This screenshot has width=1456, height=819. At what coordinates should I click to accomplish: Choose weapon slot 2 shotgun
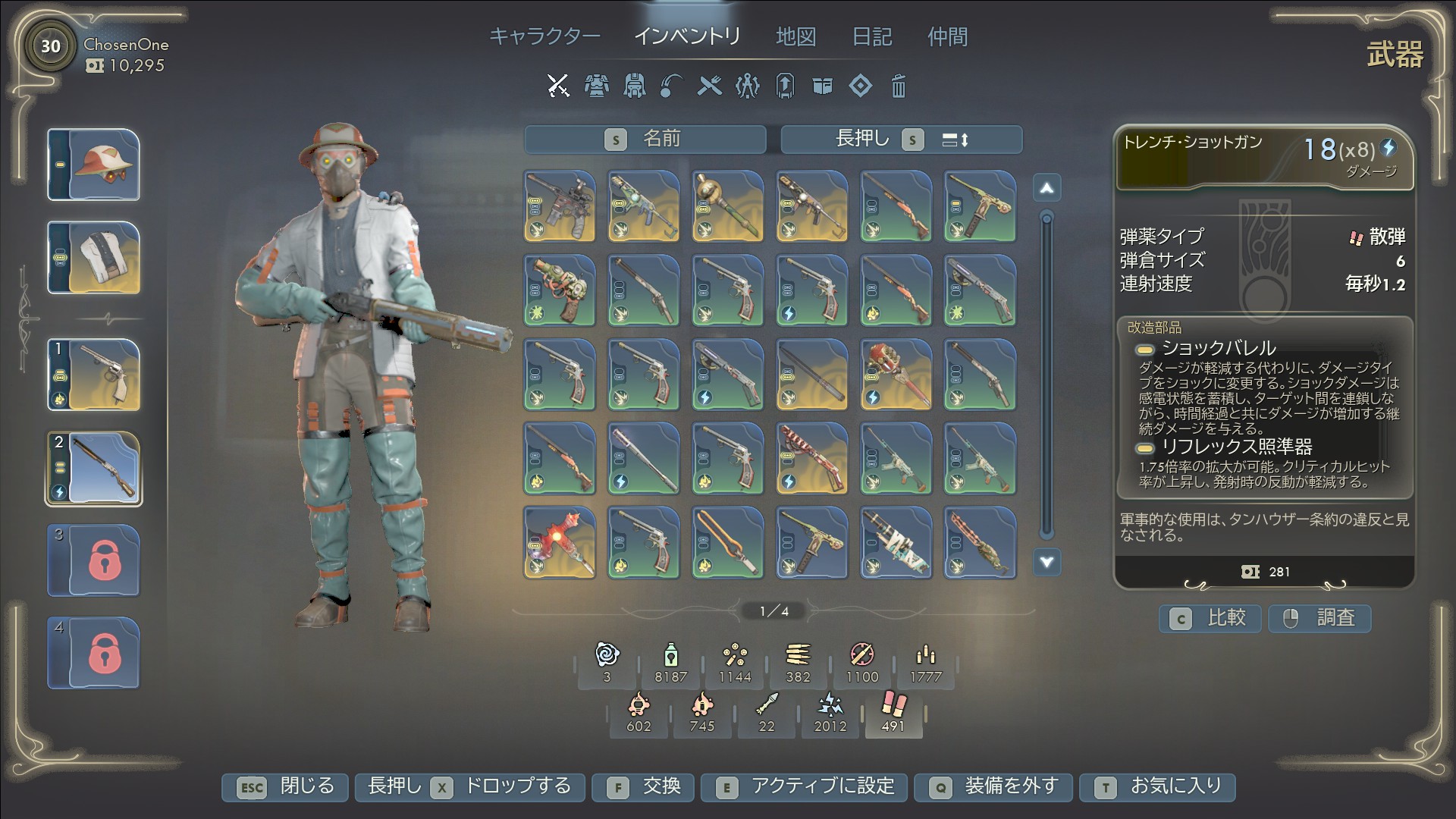[x=94, y=468]
